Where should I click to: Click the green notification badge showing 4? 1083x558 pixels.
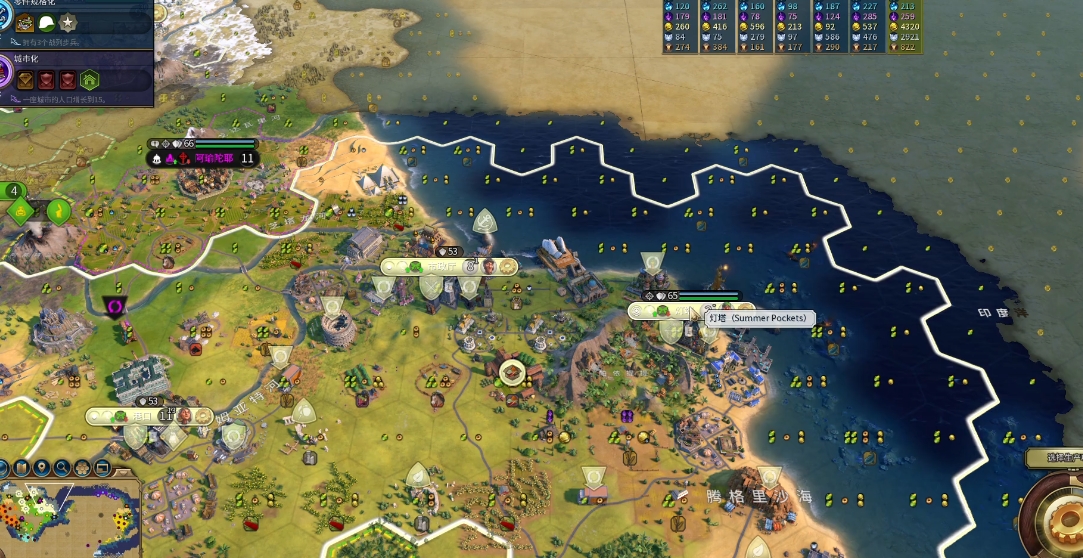[14, 191]
